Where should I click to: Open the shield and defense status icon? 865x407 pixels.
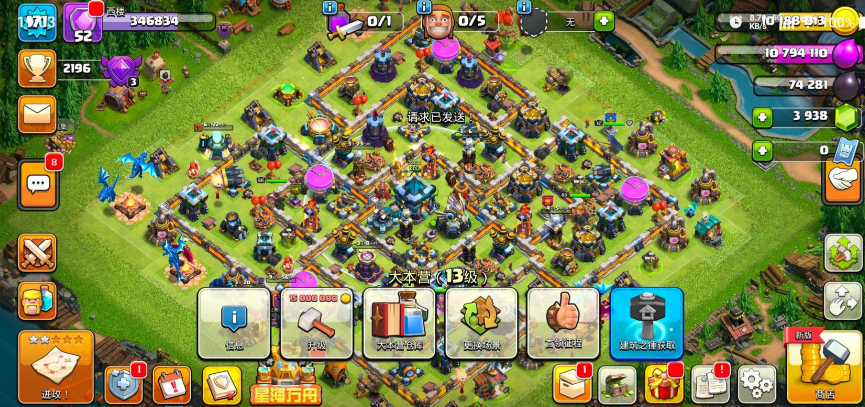pos(123,384)
